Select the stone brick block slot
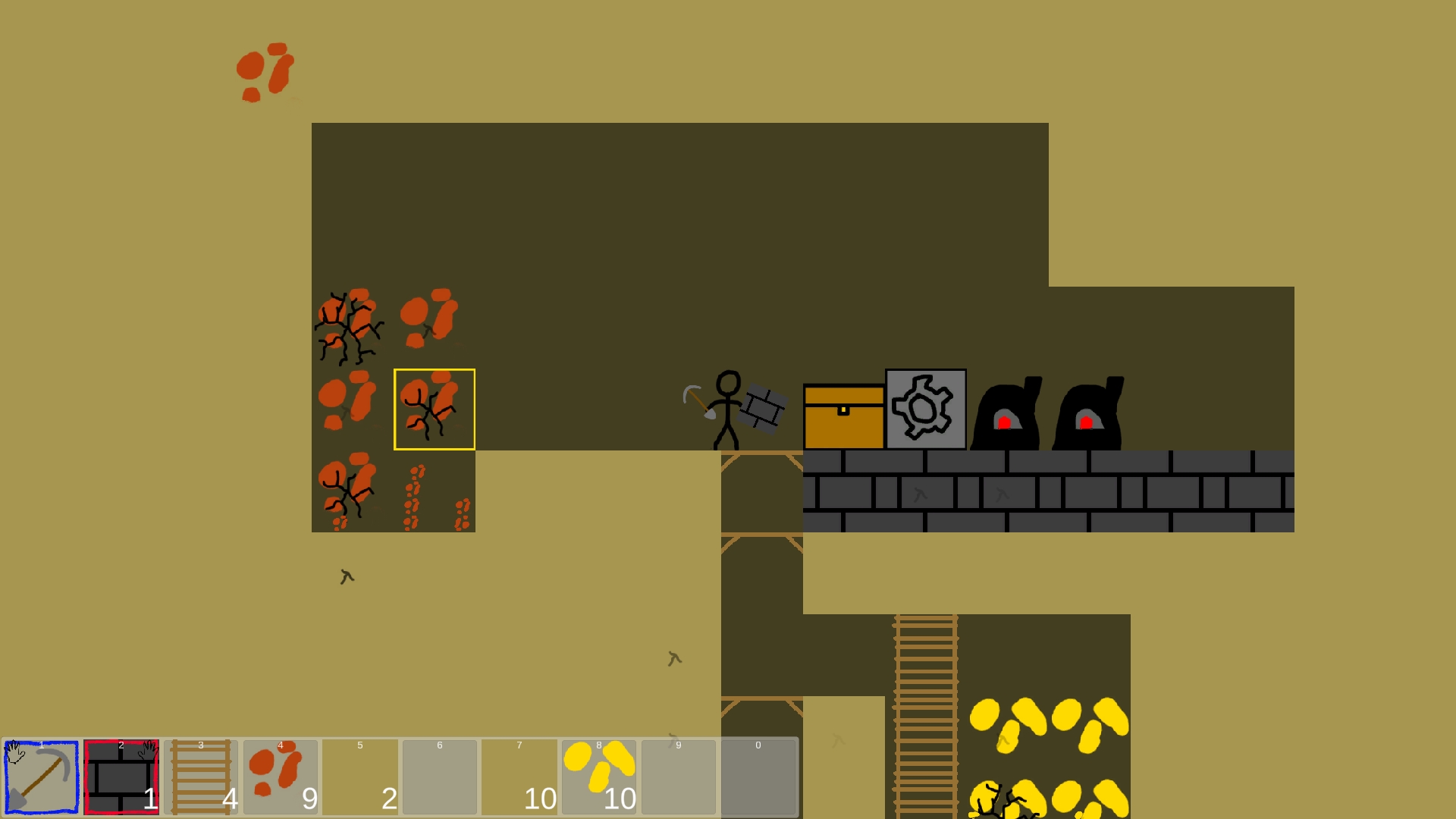The height and width of the screenshot is (819, 1456). click(x=121, y=777)
